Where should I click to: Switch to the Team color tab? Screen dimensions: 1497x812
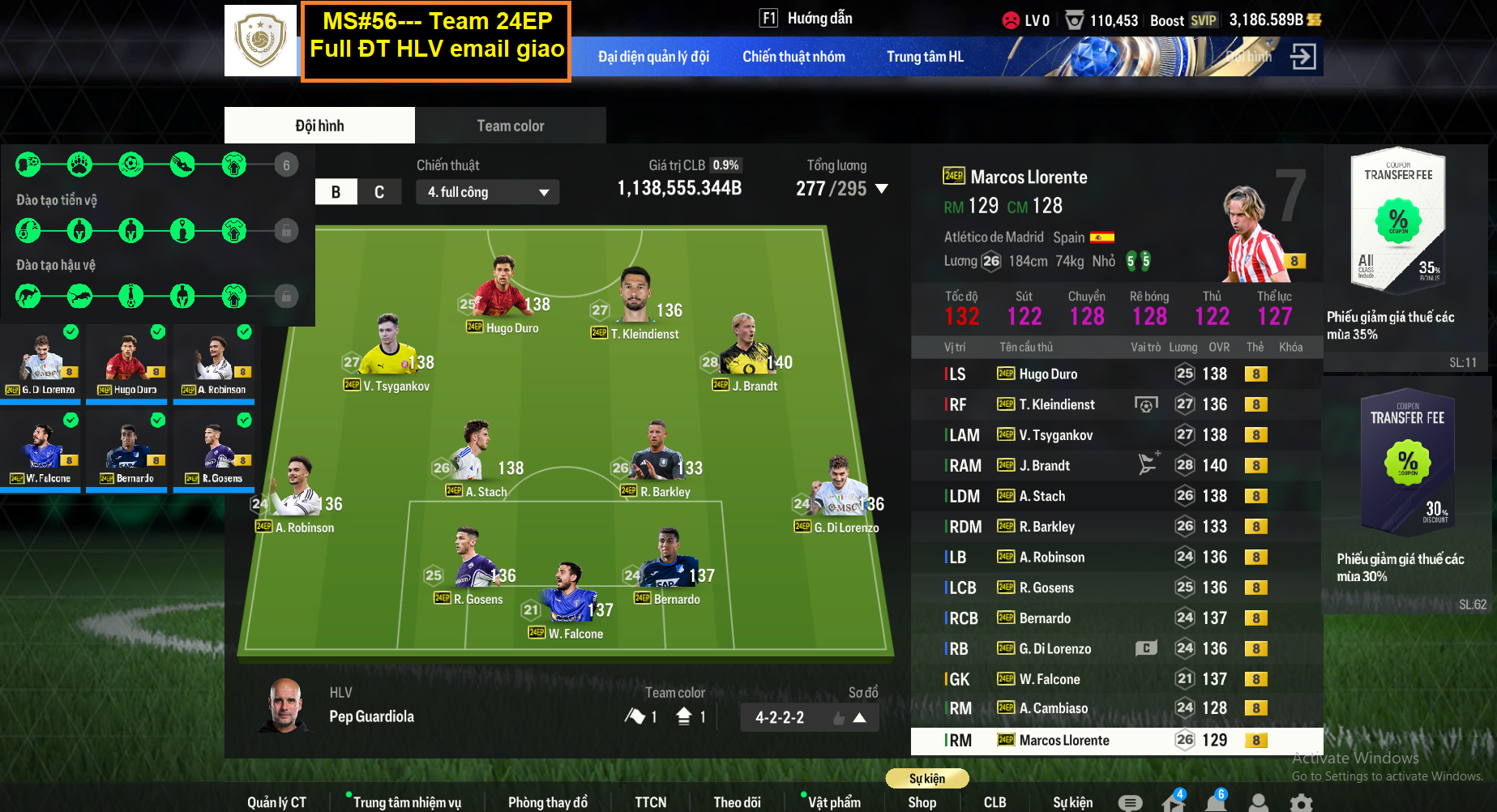[510, 125]
